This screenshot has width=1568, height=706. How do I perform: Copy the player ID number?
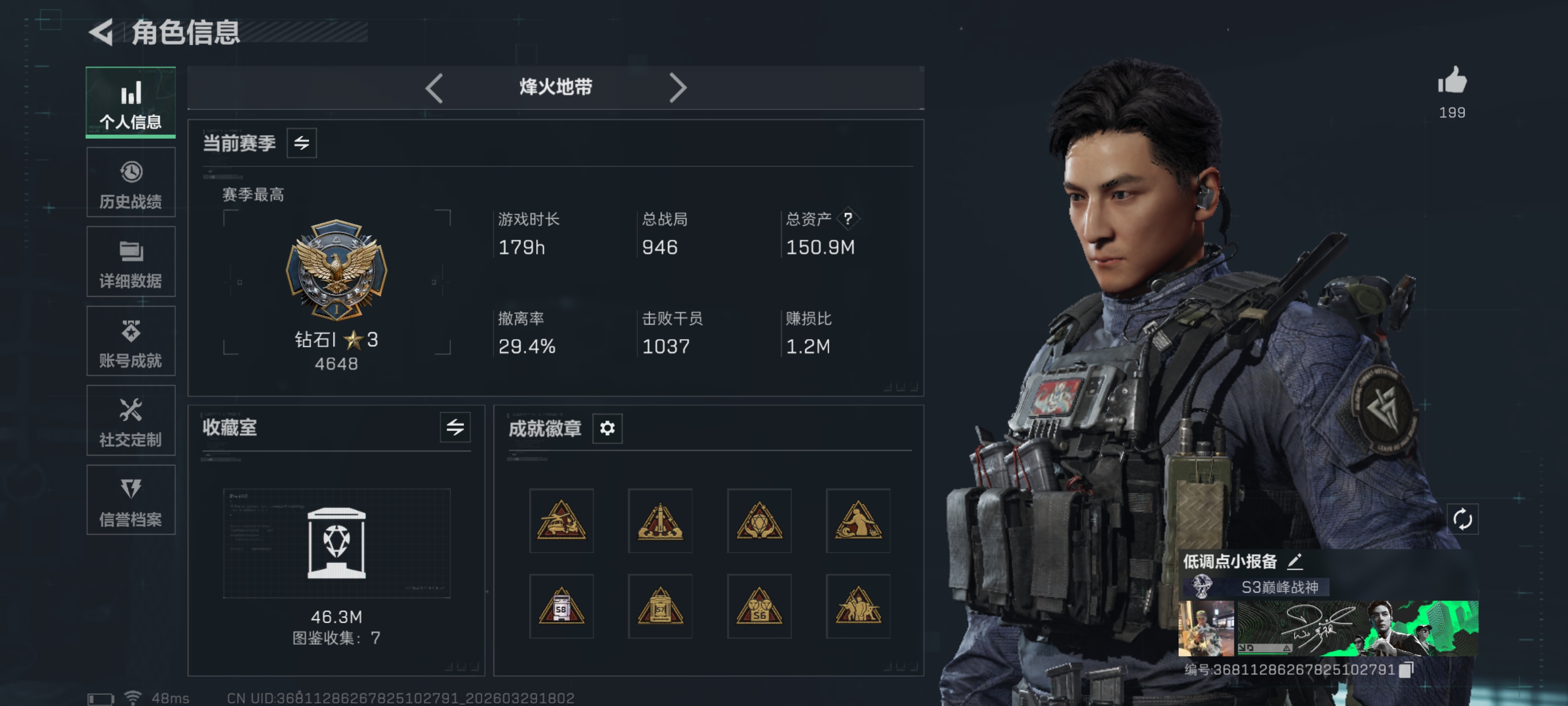coord(1406,670)
